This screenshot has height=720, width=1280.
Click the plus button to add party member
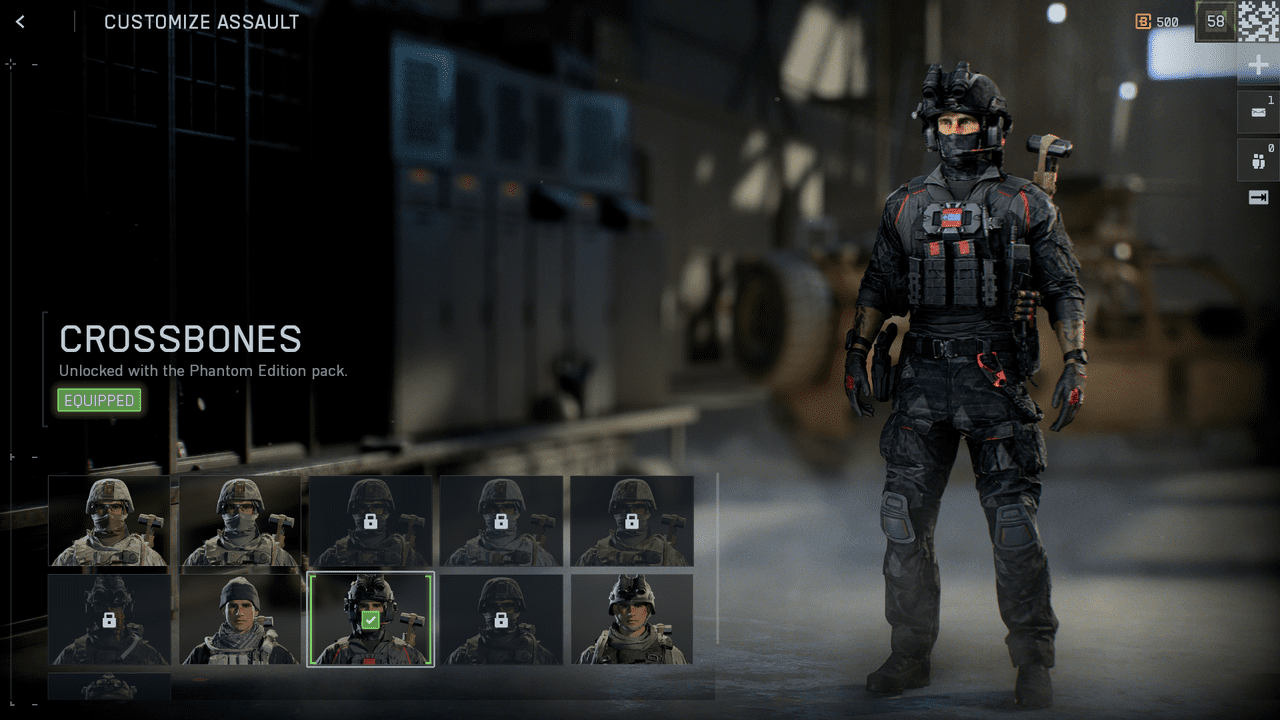tap(1259, 66)
